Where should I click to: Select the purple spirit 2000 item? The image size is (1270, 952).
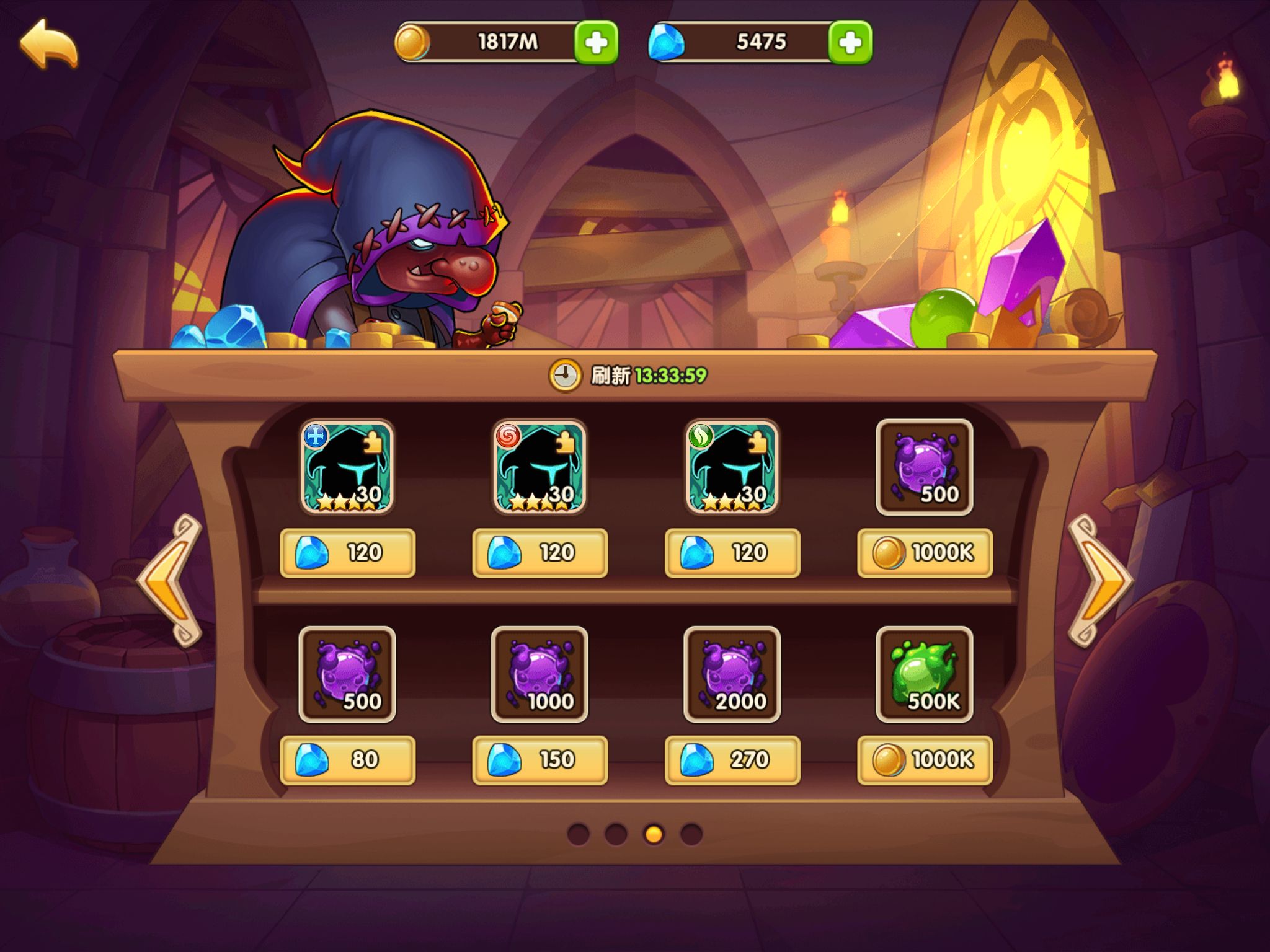click(732, 674)
